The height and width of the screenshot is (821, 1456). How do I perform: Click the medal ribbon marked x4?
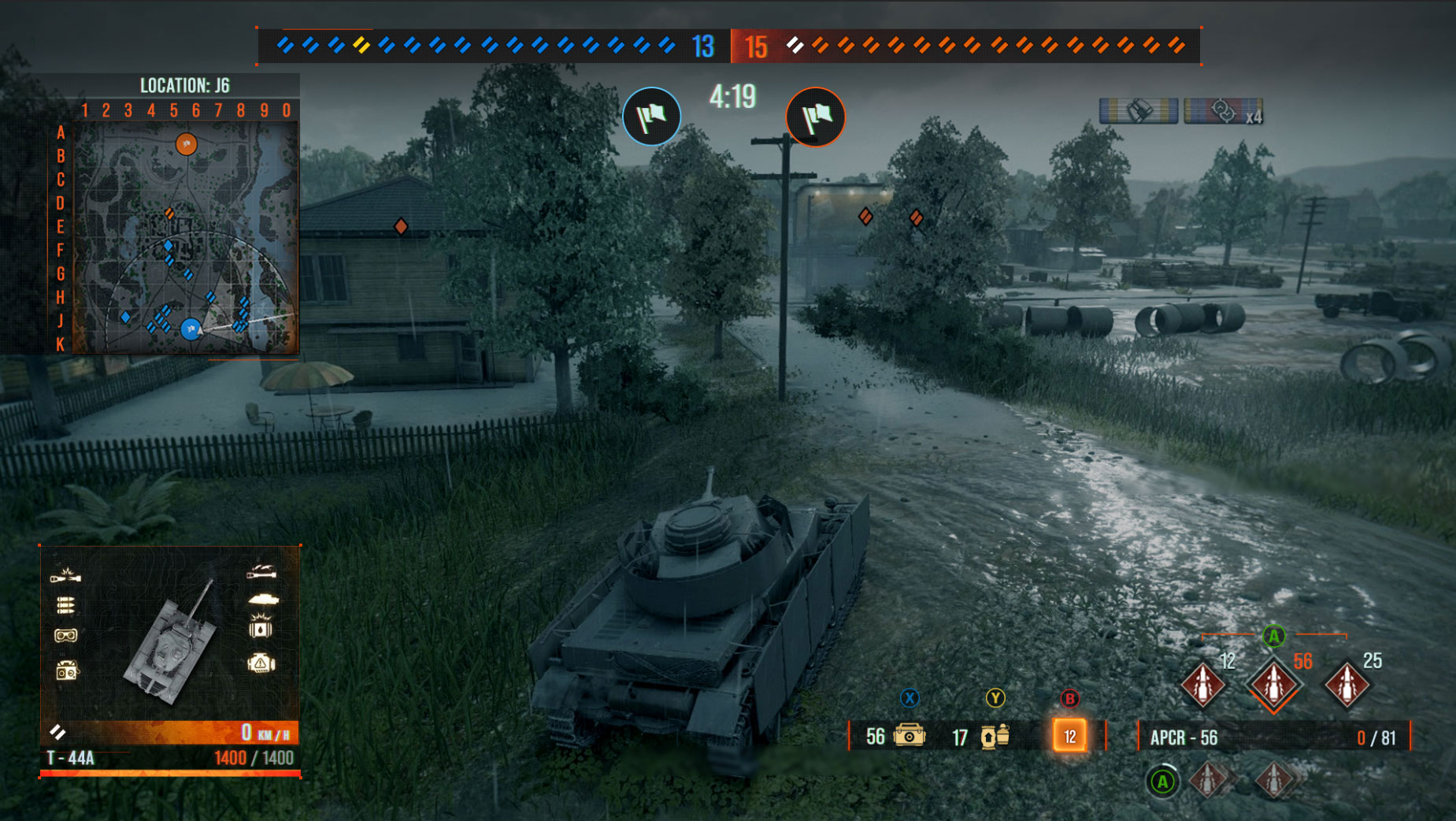(x=1223, y=111)
